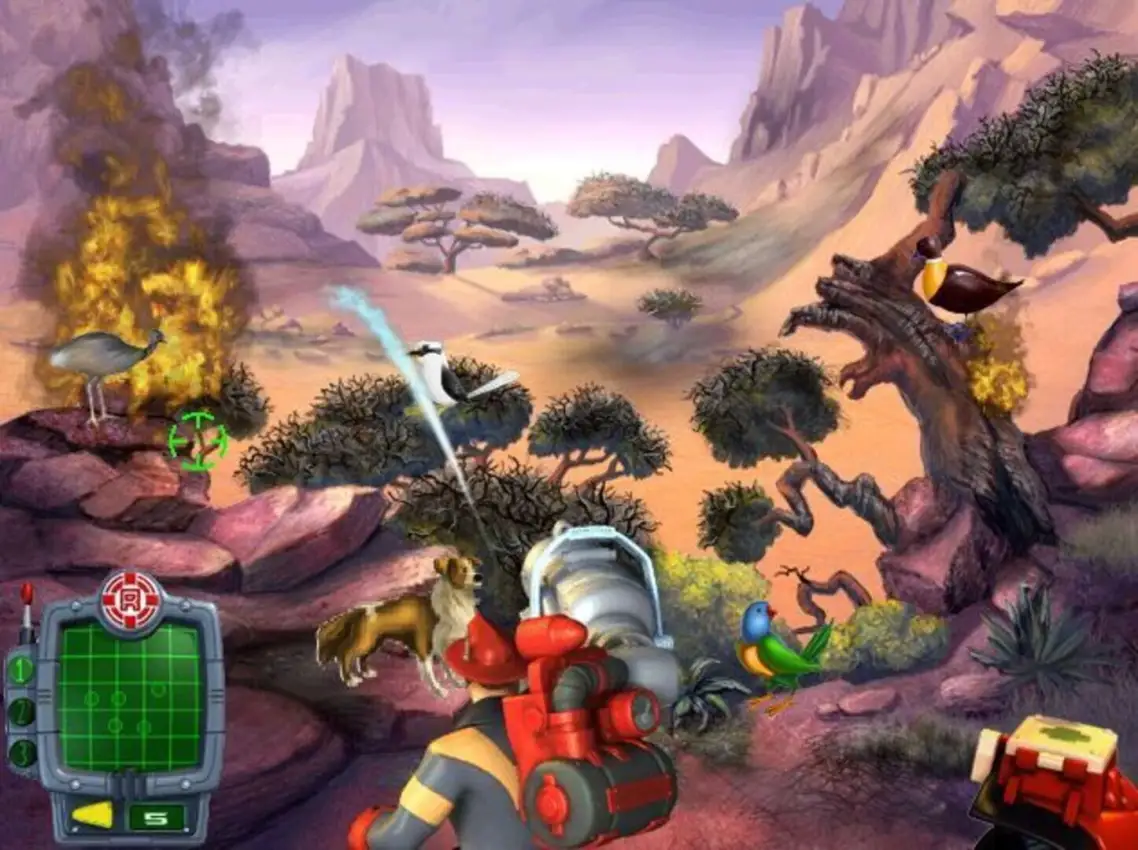
Task: Choose the number 2 radar button
Action: [x=22, y=712]
